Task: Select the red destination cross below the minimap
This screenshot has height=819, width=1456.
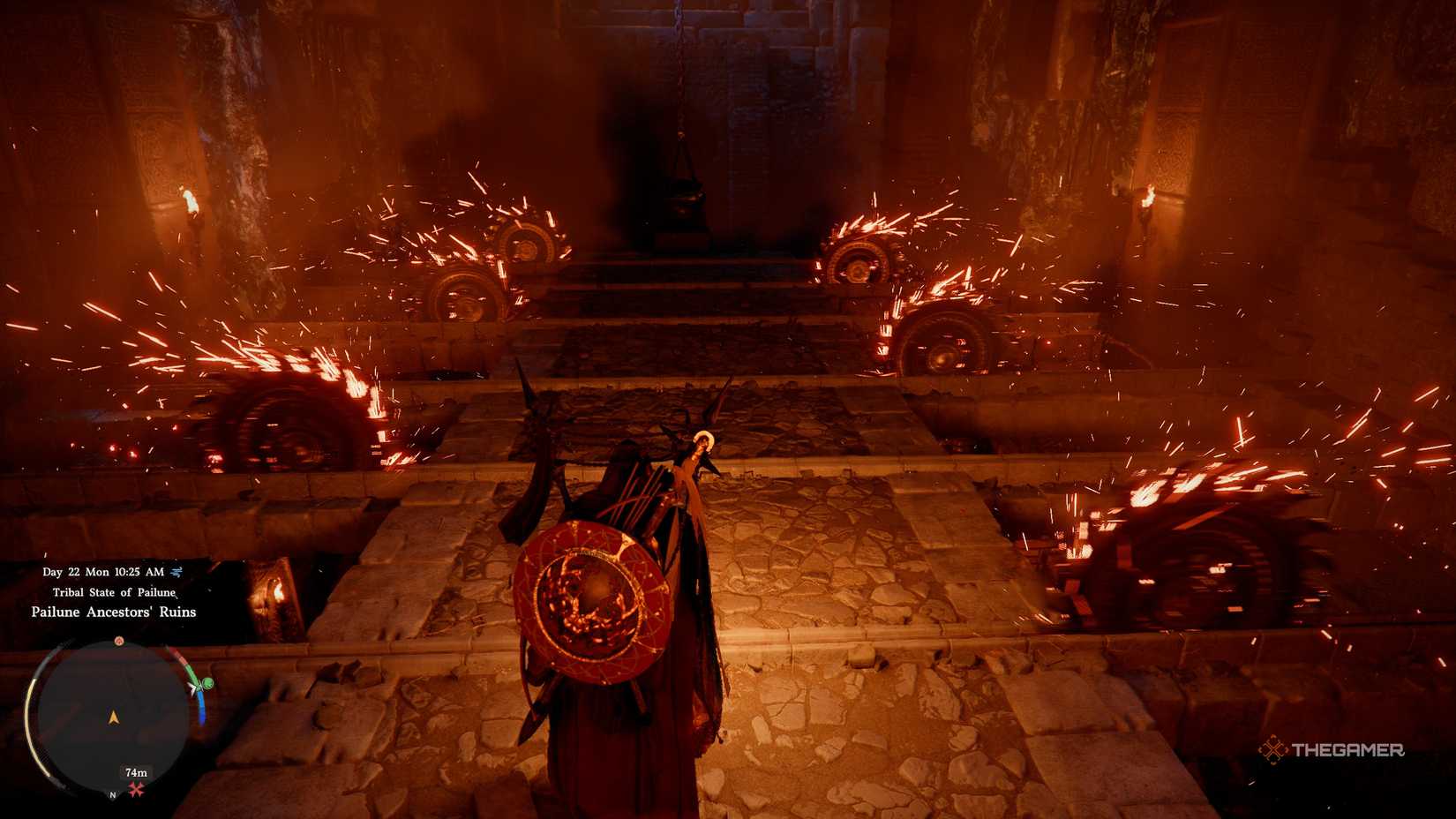Action: (x=135, y=787)
